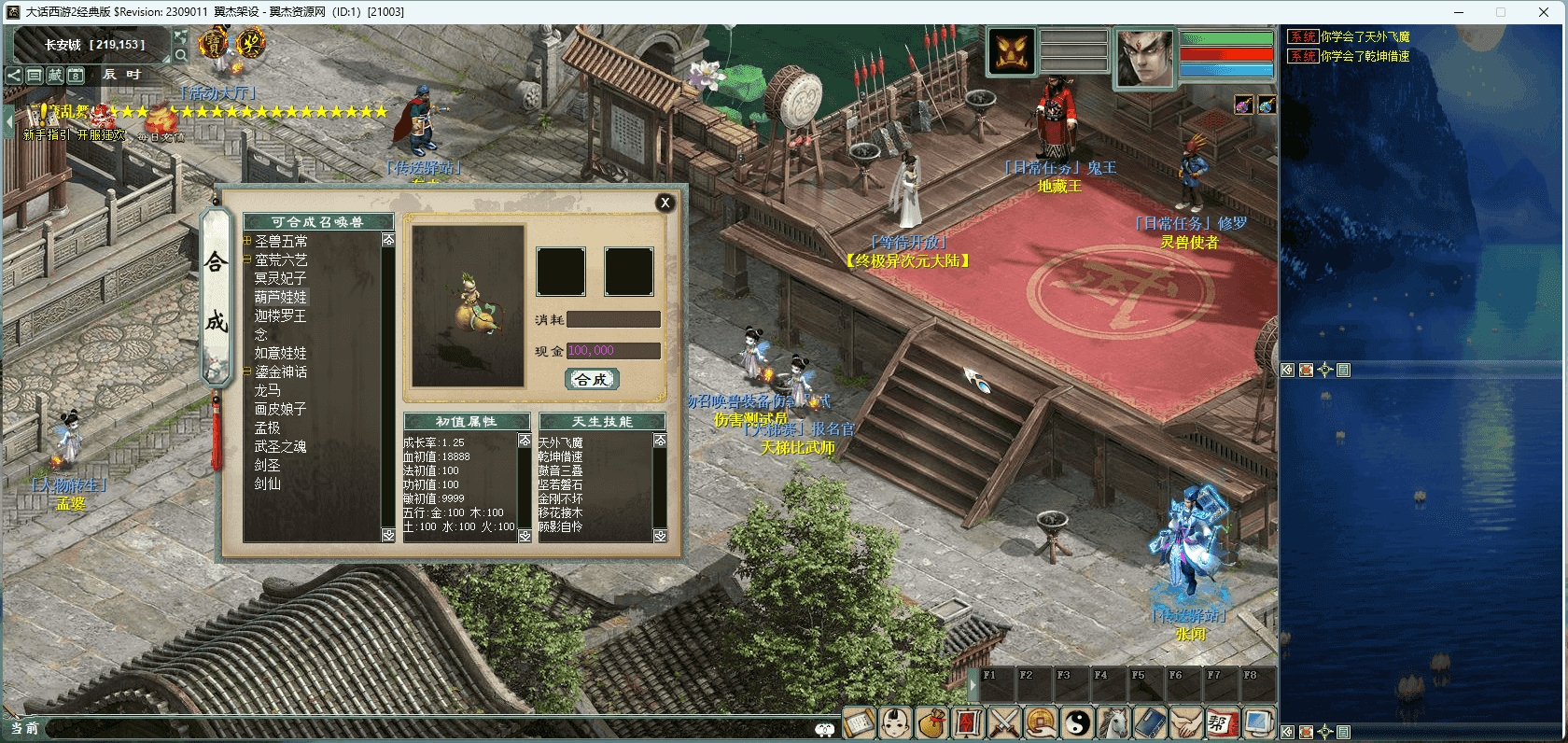Choose 迦楼罗王 from the summon list

coord(280,315)
